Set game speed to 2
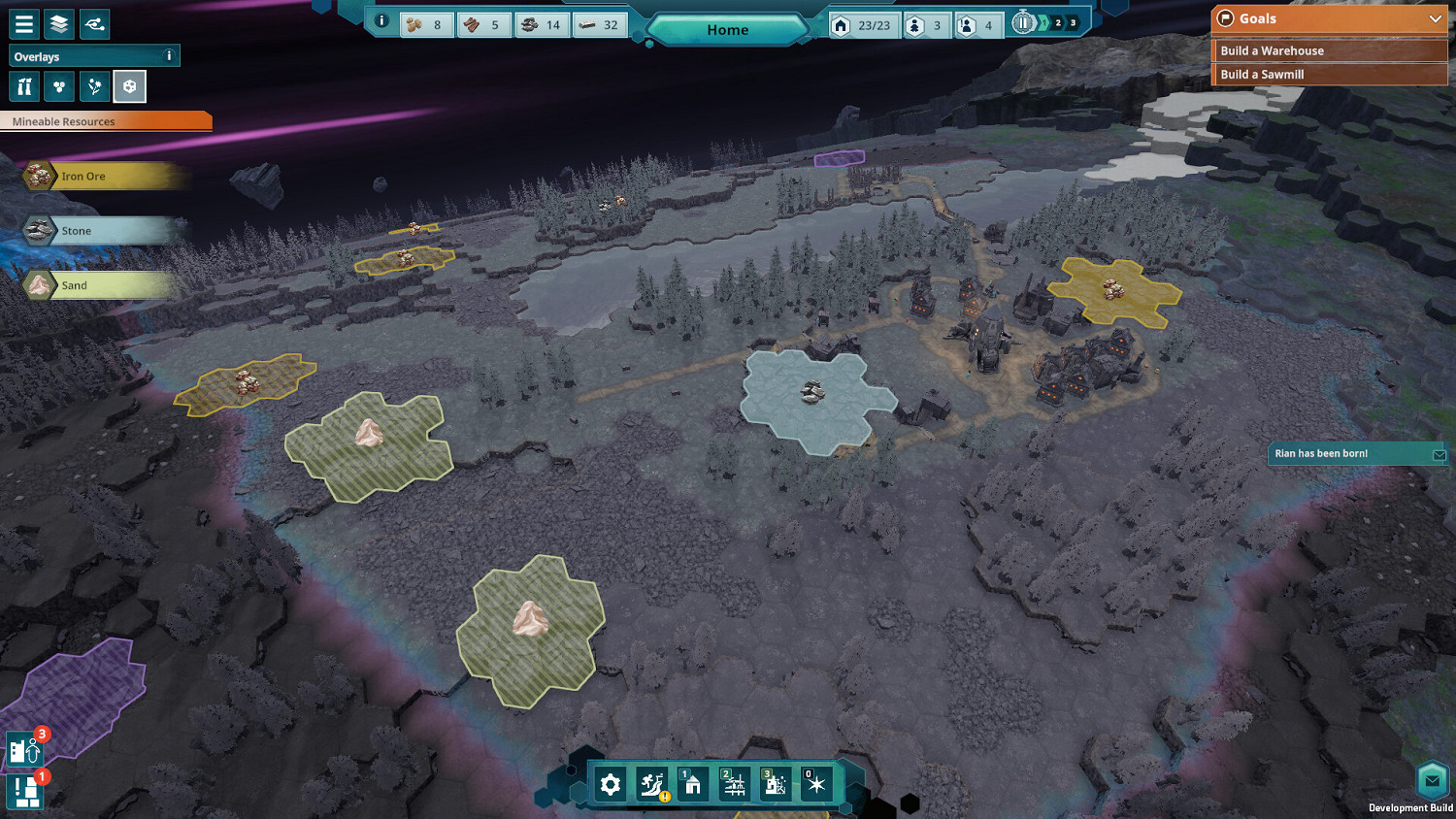Screen dimensions: 1456x819 click(x=1058, y=23)
